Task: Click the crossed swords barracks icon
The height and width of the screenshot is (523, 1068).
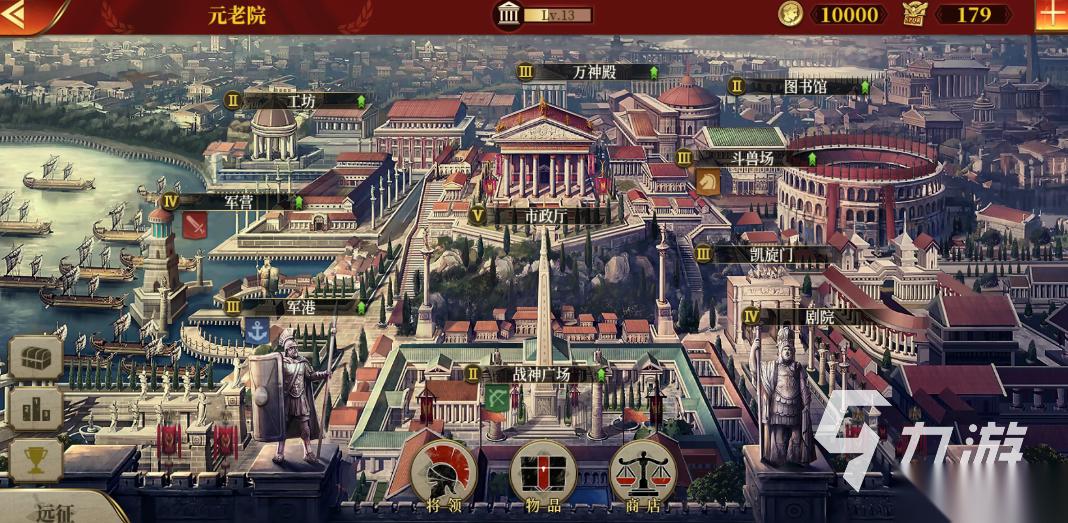Action: click(195, 225)
